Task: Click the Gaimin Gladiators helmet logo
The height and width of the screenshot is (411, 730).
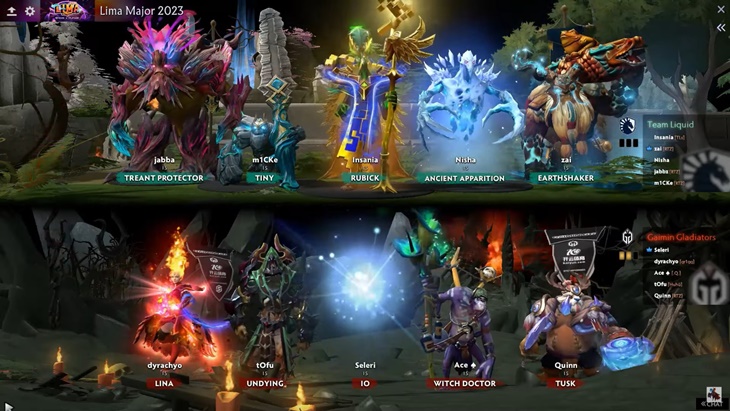Action: (x=628, y=238)
